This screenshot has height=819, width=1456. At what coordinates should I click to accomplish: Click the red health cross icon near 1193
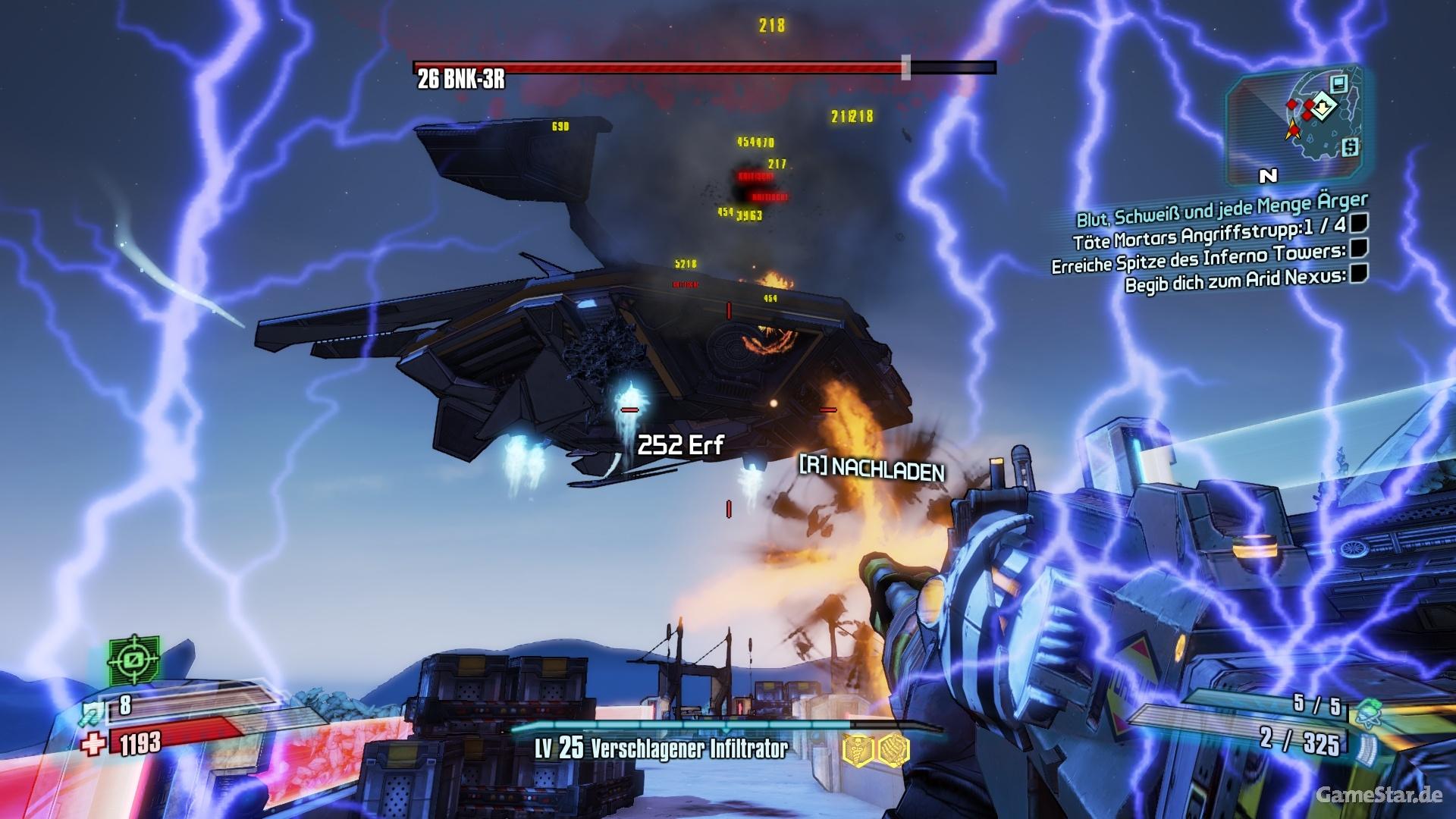[92, 743]
